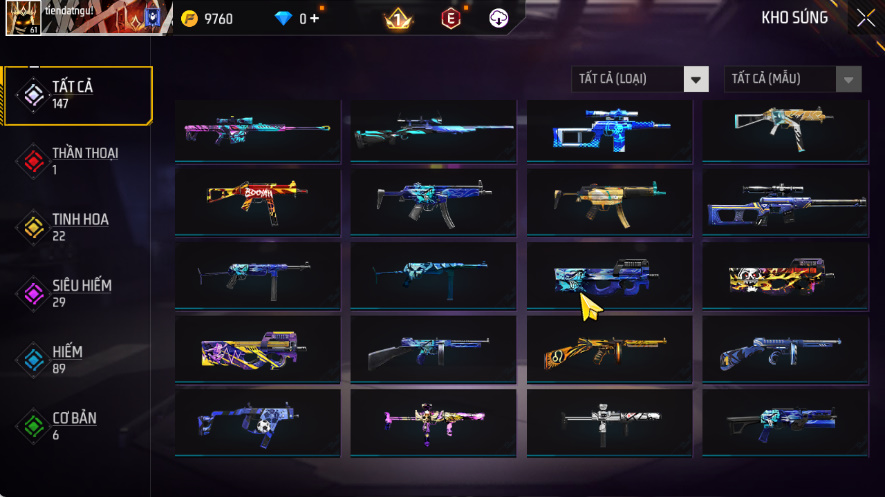
Task: Close the Kho Súng weapon screen
Action: (865, 18)
